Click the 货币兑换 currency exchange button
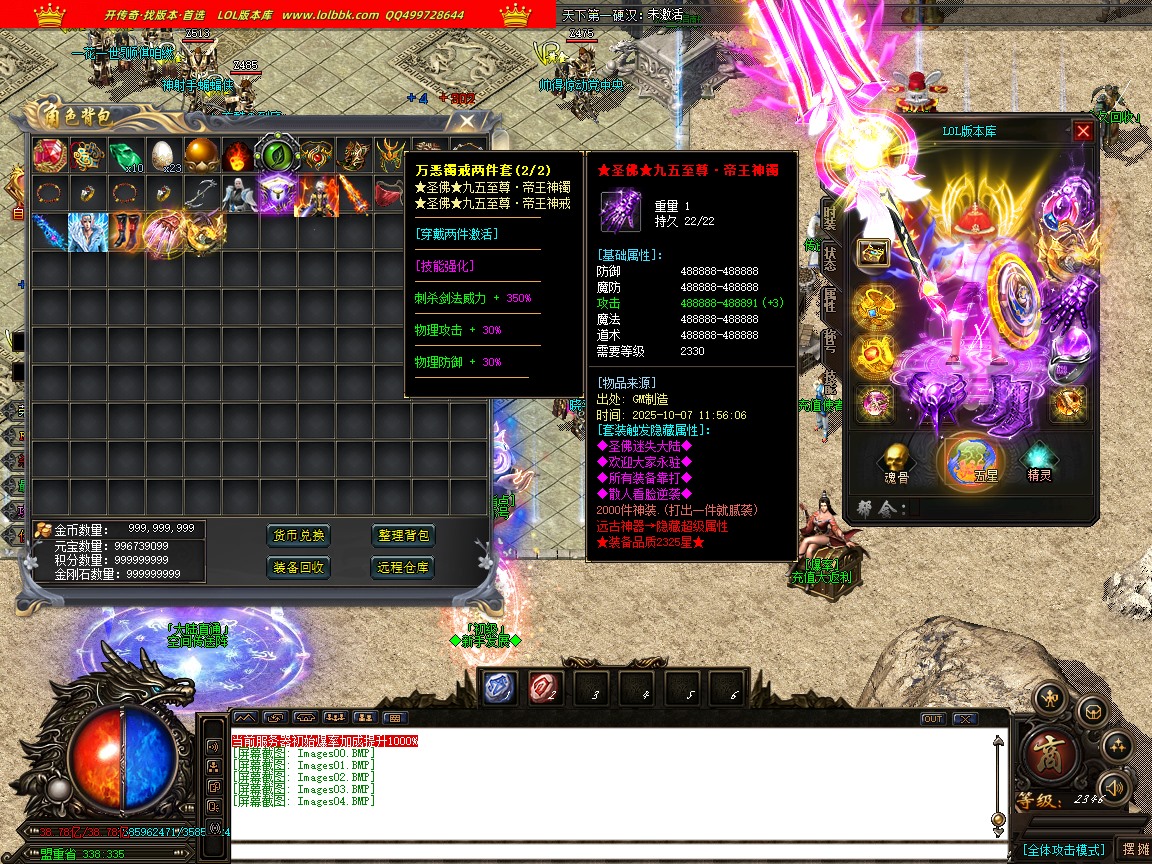Viewport: 1152px width, 864px height. [x=299, y=536]
